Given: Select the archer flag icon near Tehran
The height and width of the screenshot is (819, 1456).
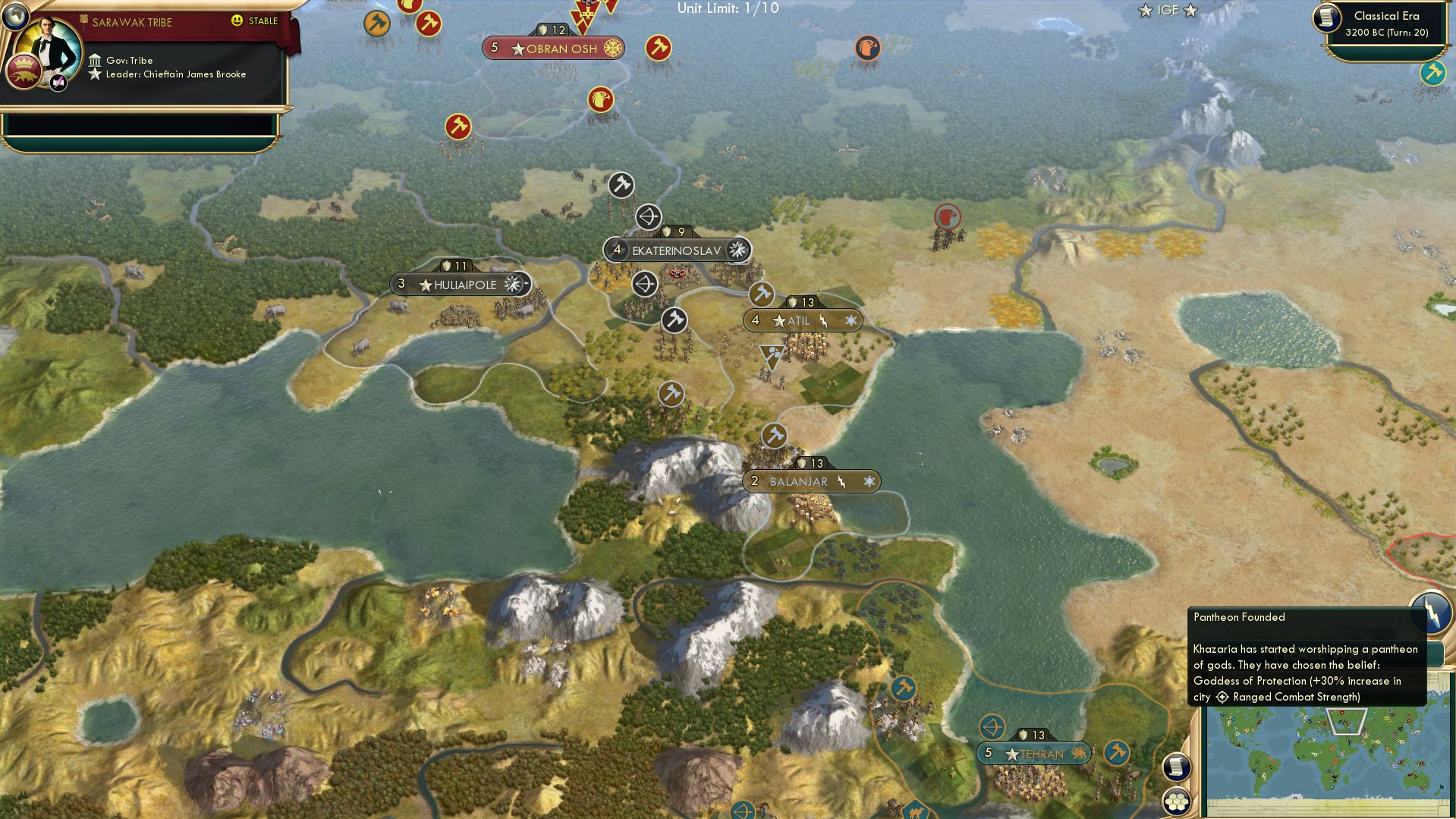Looking at the screenshot, I should coord(991,726).
